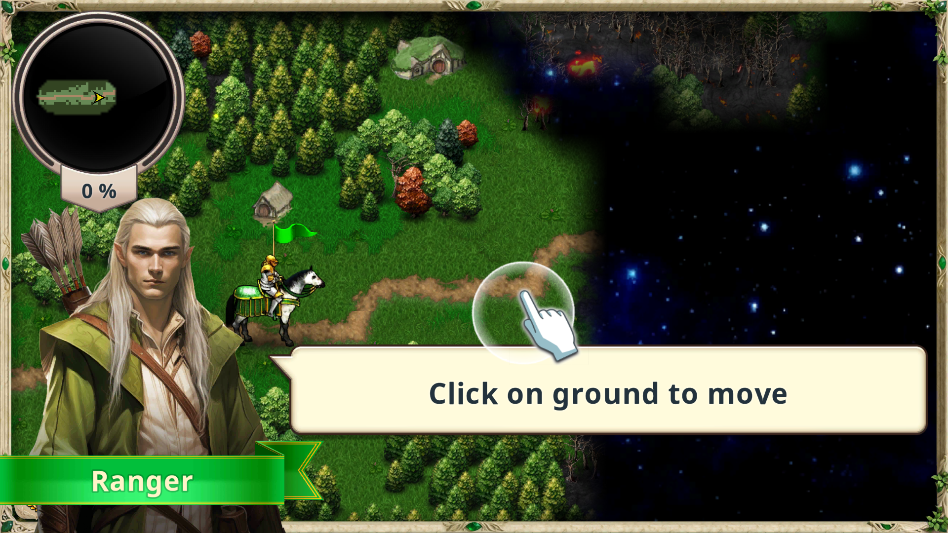Open the circular minimap
This screenshot has width=948, height=533.
click(98, 96)
